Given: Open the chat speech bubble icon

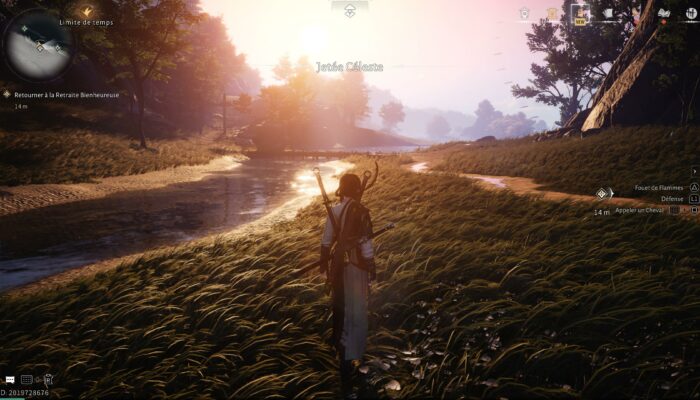Looking at the screenshot, I should (9, 380).
